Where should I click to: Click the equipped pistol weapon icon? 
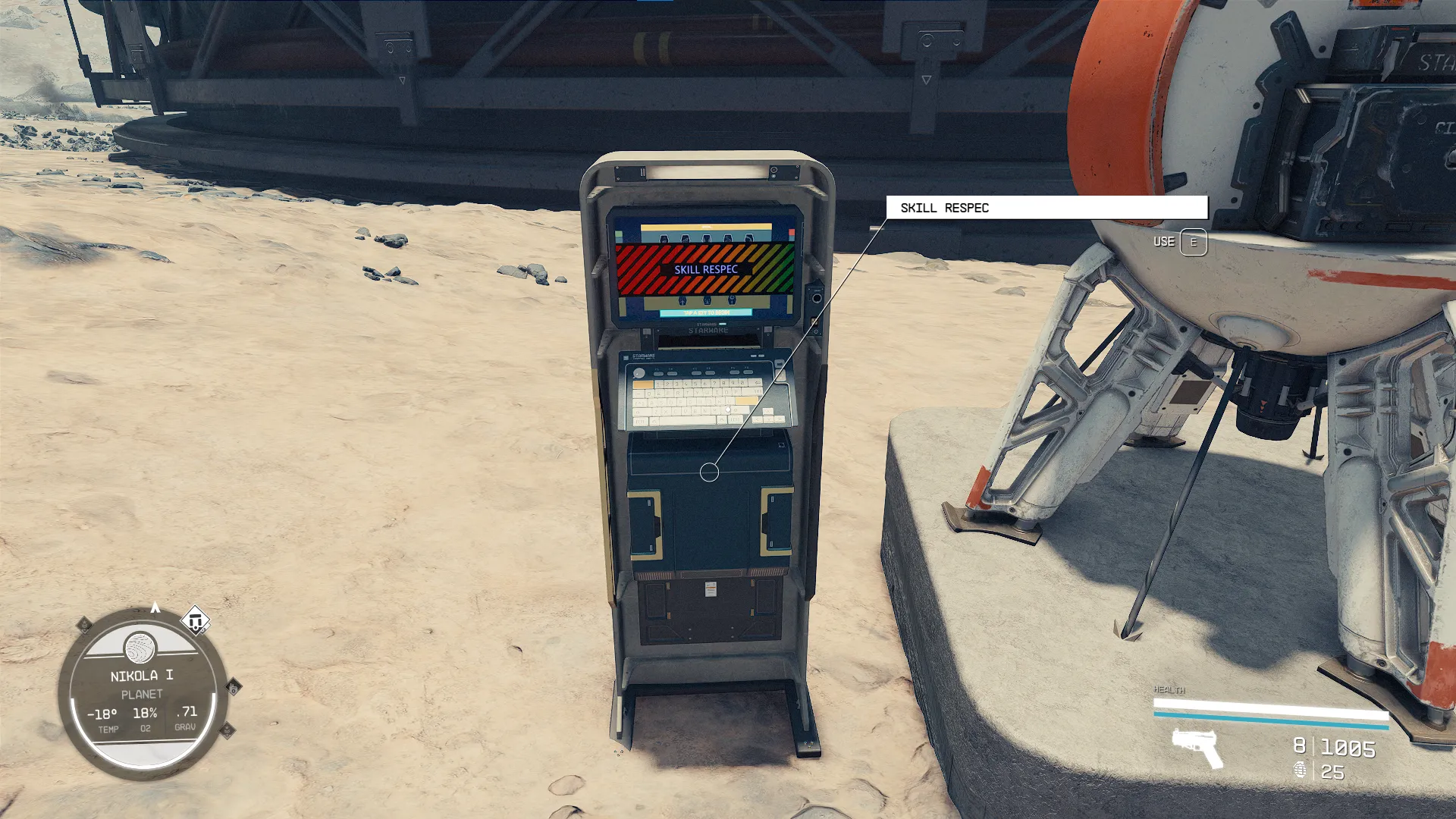(x=1197, y=746)
